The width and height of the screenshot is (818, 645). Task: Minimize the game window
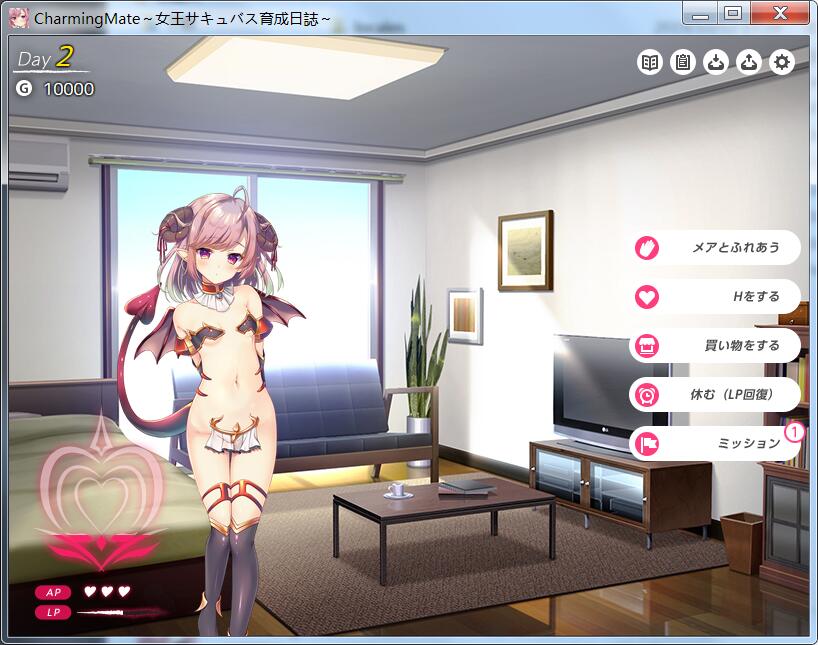coord(702,13)
